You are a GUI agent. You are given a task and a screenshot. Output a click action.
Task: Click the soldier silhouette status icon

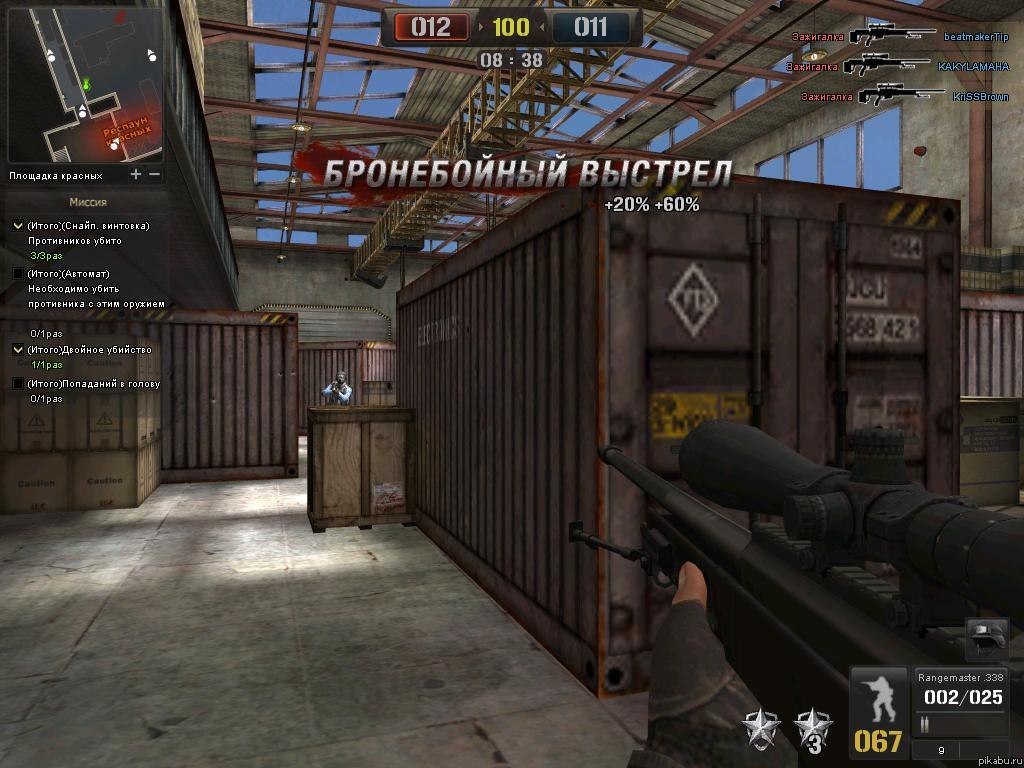tap(879, 700)
